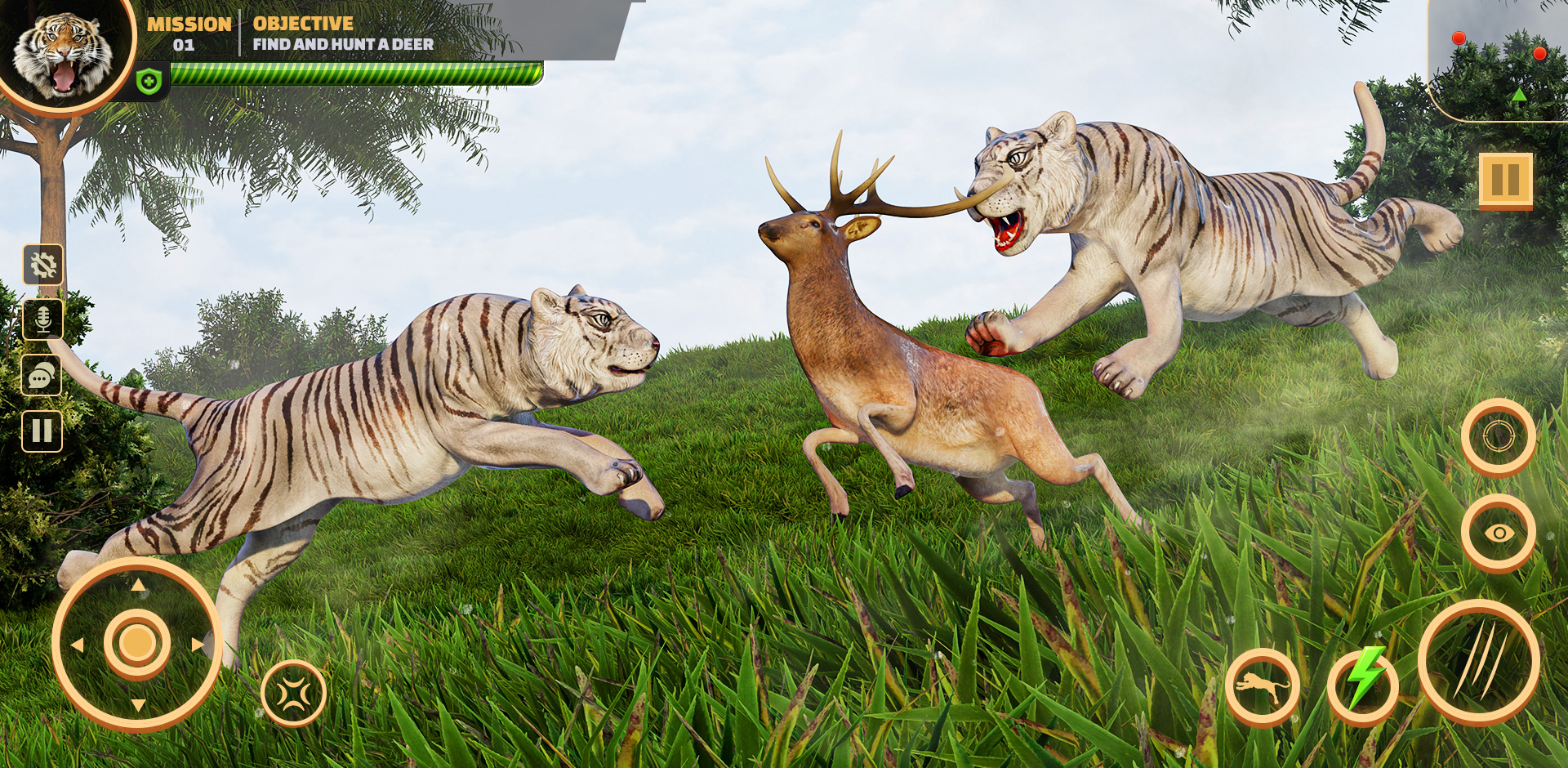Use the claw slash attack button
Screen dimensions: 1568x768
click(1479, 662)
